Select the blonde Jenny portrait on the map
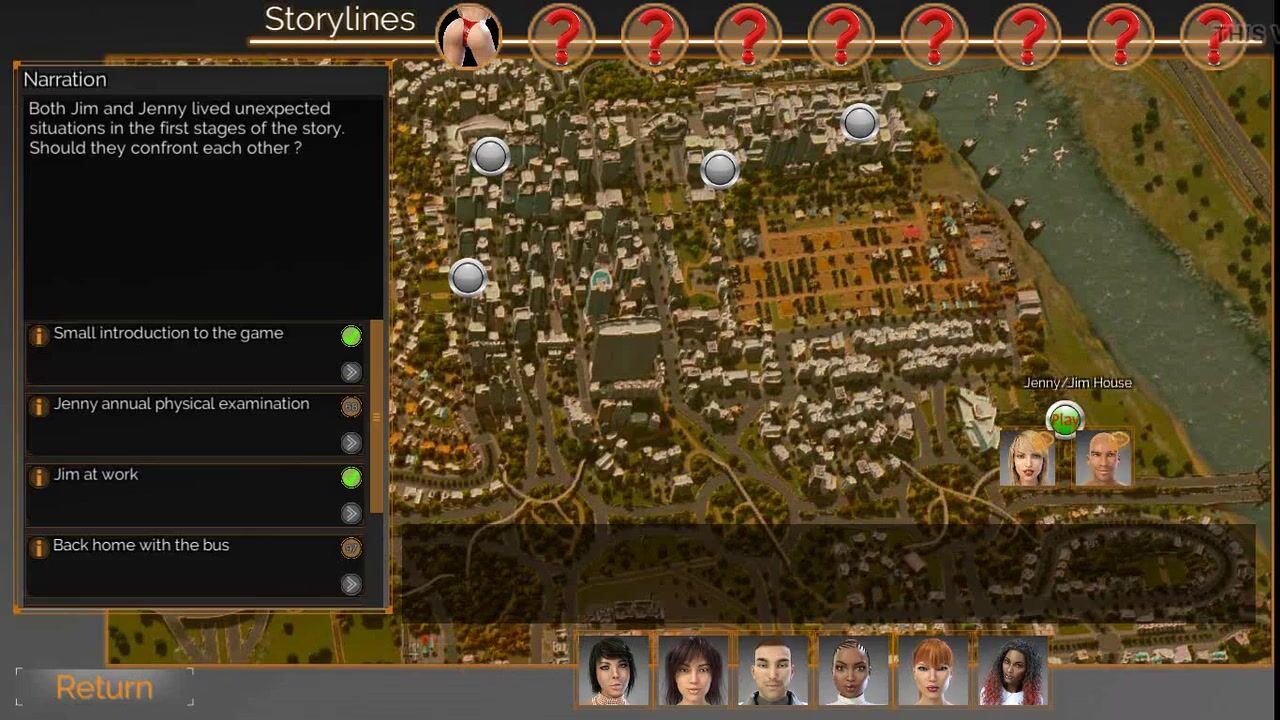Image resolution: width=1280 pixels, height=720 pixels. click(x=1028, y=460)
